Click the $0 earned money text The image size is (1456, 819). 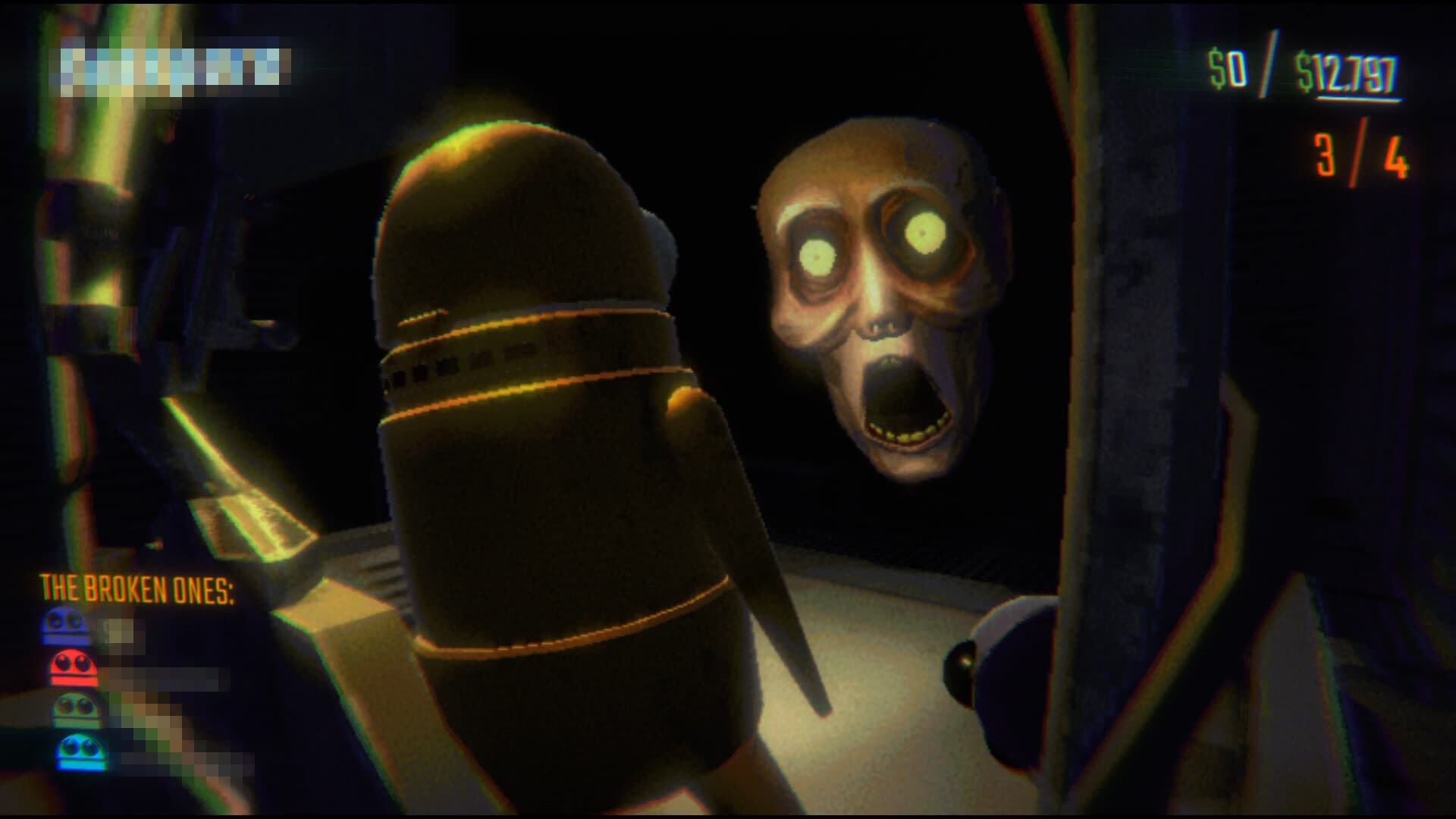[1228, 68]
